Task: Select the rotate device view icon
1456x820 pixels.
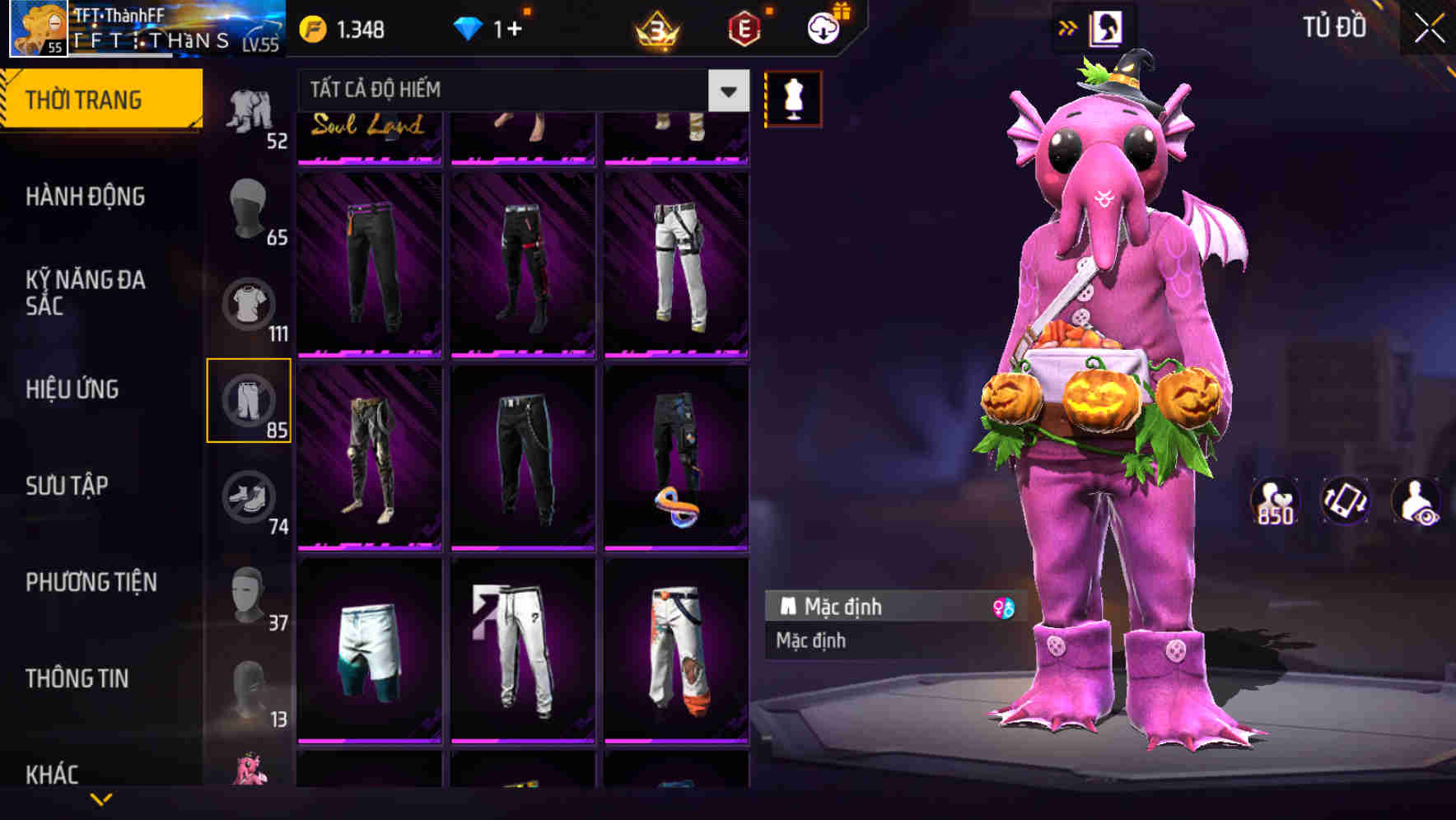Action: point(1346,502)
